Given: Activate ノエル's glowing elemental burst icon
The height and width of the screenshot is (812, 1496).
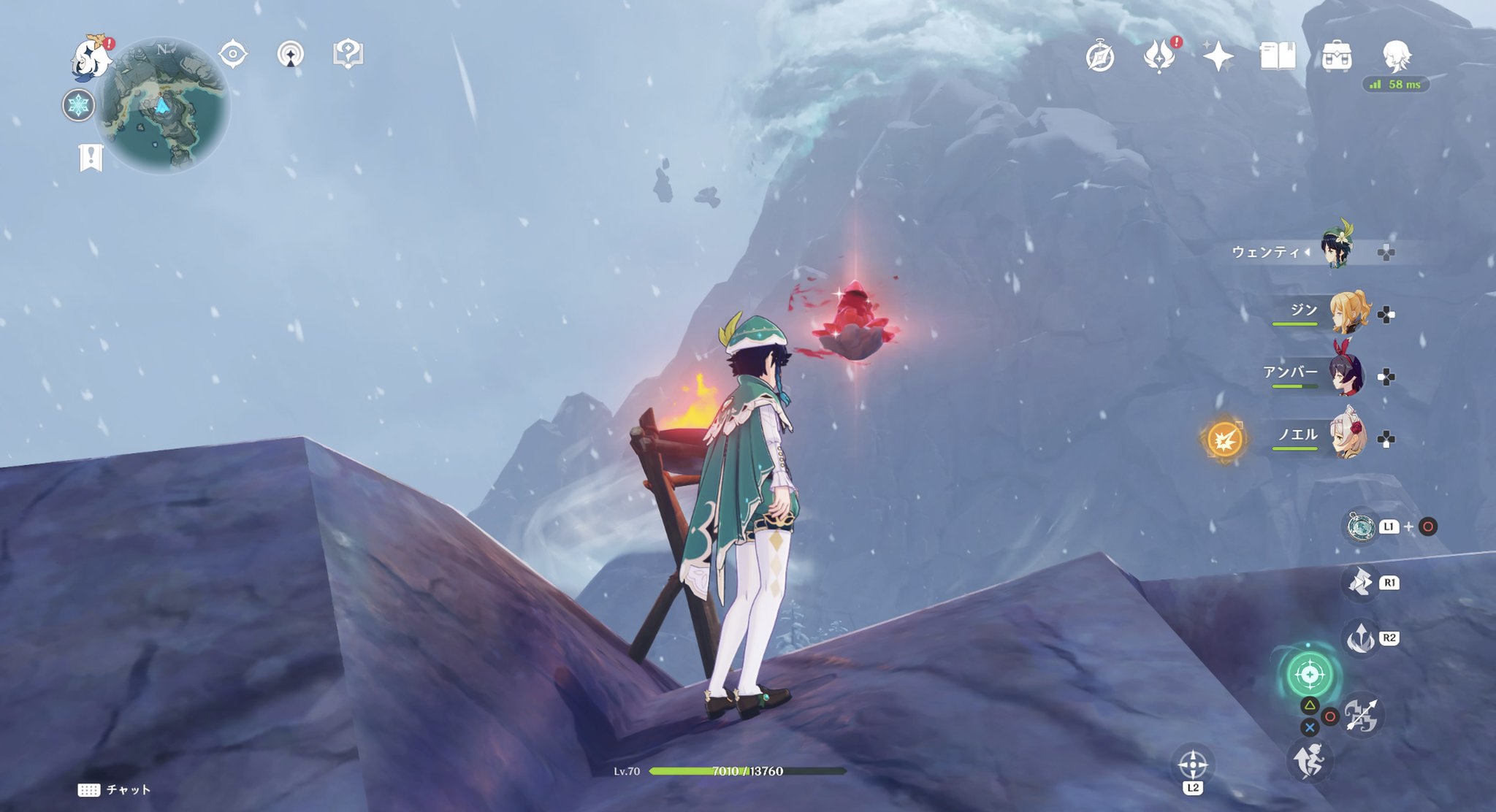Looking at the screenshot, I should click(x=1225, y=439).
